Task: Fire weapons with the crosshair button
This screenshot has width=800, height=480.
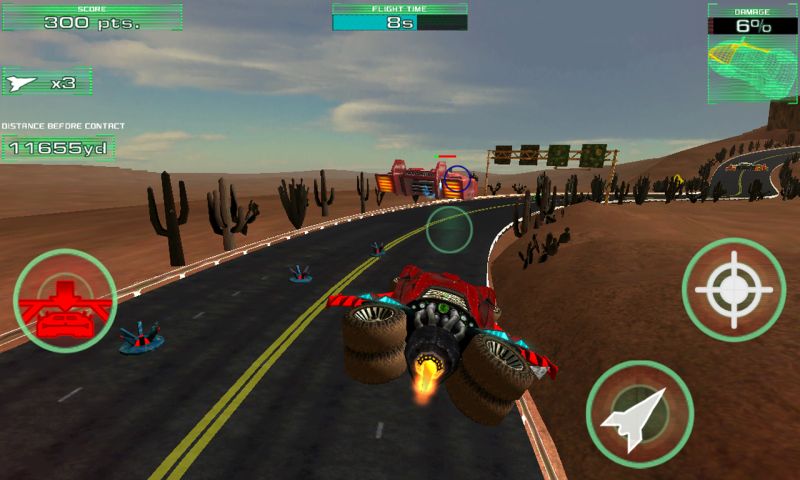Action: coord(733,291)
